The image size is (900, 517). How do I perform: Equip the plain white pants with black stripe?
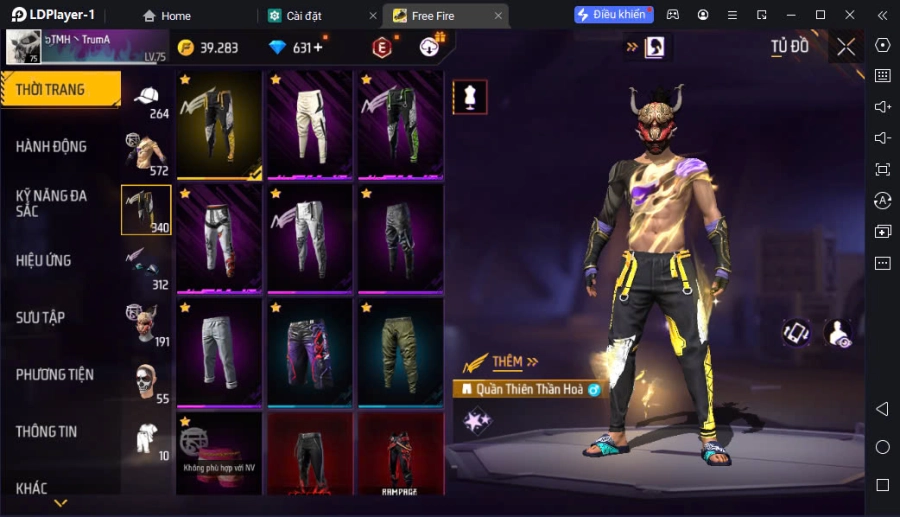coord(309,125)
